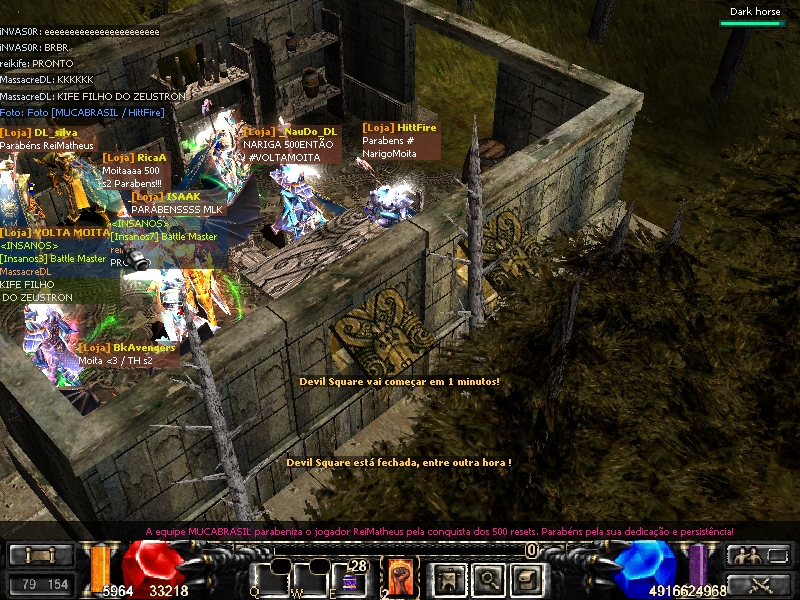This screenshot has height=600, width=800.
Task: Open the character armor info window
Action: click(x=449, y=577)
